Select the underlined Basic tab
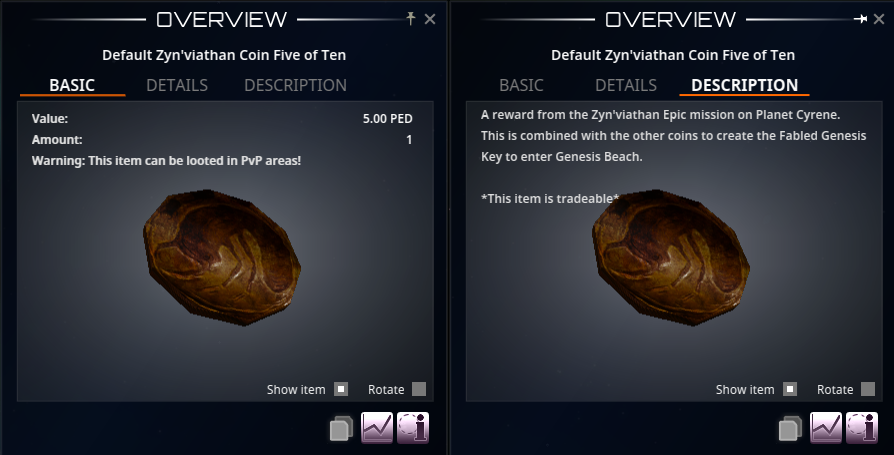Screen dimensions: 894x455 (72, 85)
